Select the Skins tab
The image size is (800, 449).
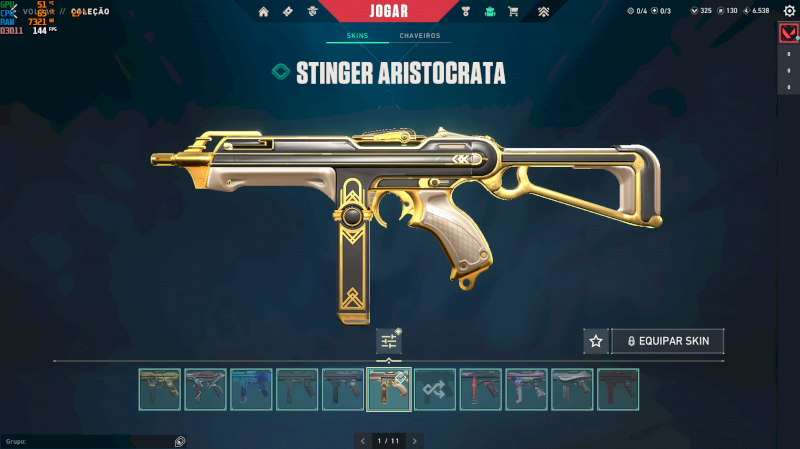tap(357, 36)
